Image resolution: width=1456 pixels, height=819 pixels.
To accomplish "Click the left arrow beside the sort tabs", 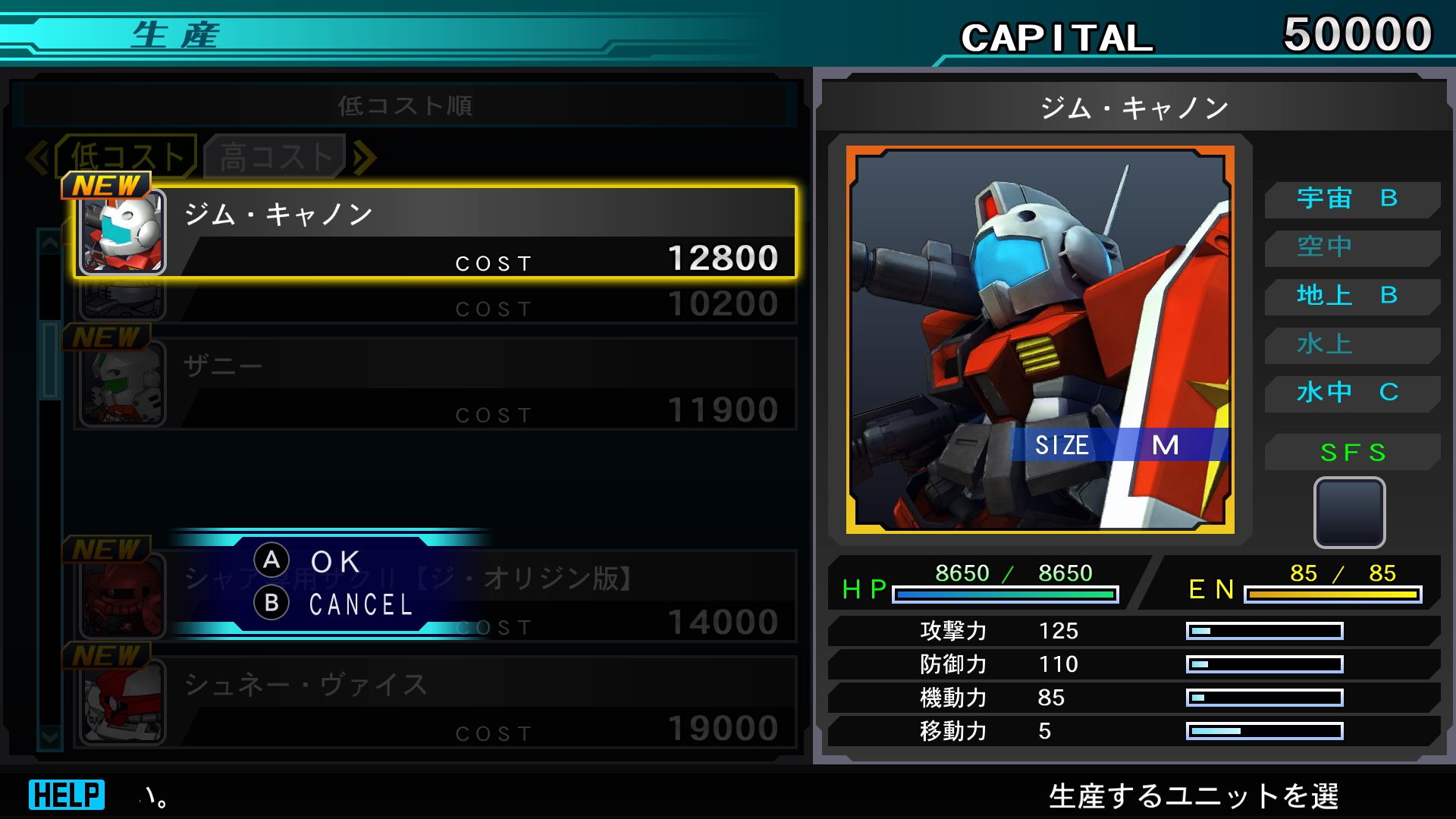I will 37,158.
